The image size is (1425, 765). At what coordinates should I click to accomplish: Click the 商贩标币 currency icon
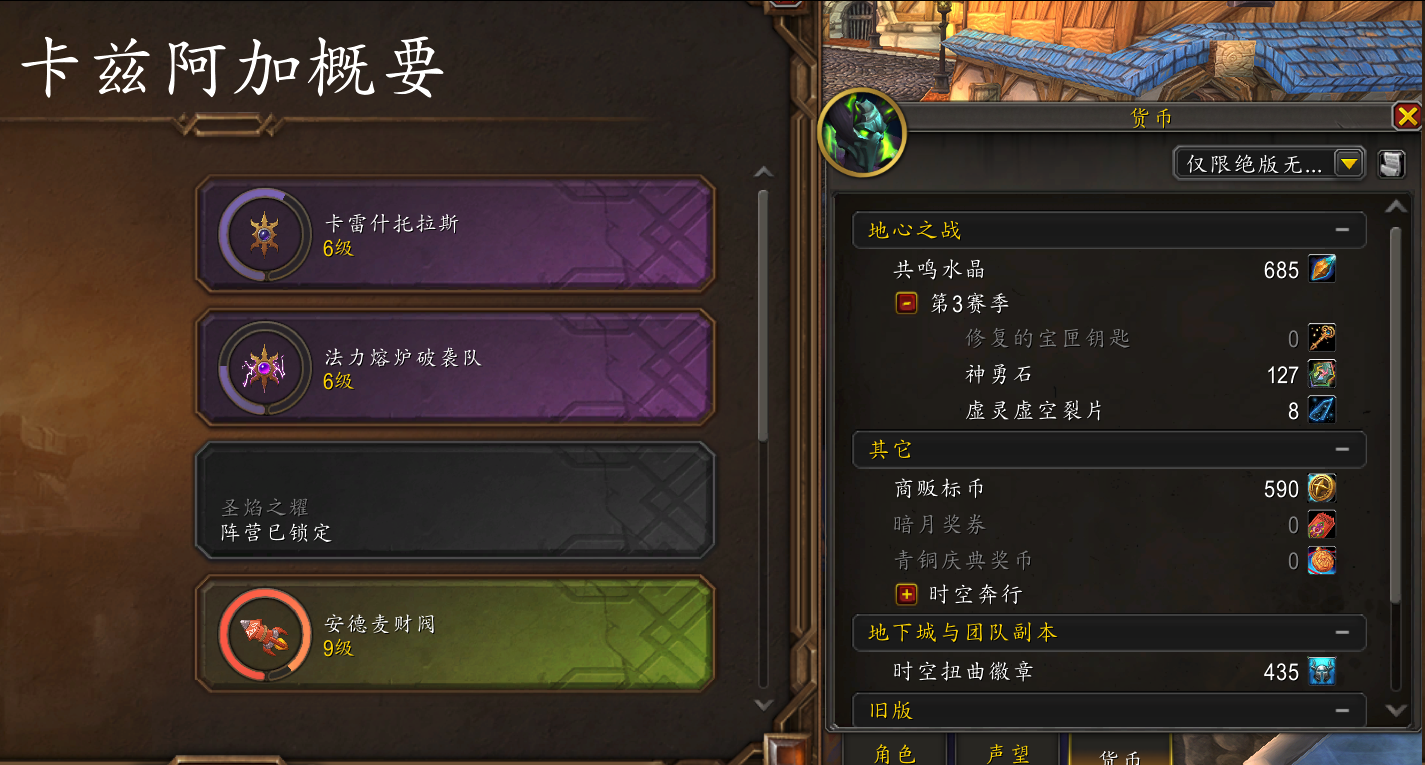tap(1322, 488)
